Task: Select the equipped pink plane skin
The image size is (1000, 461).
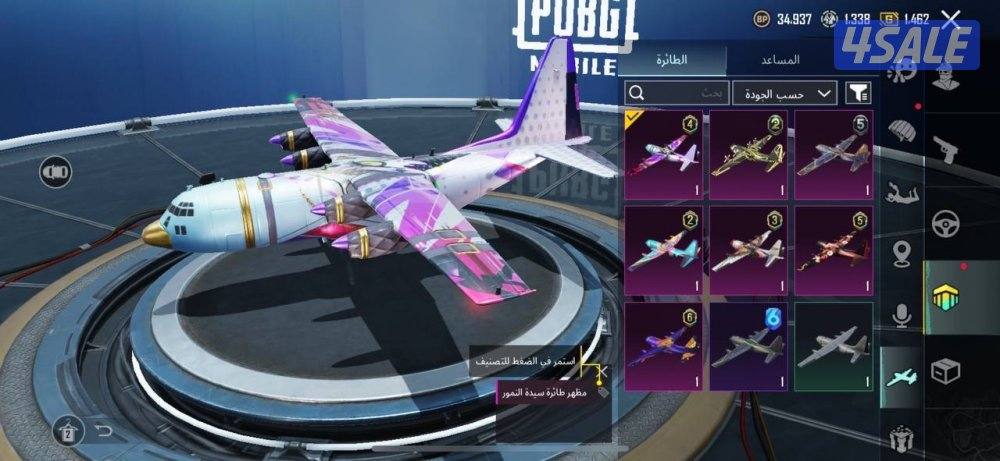Action: 663,151
